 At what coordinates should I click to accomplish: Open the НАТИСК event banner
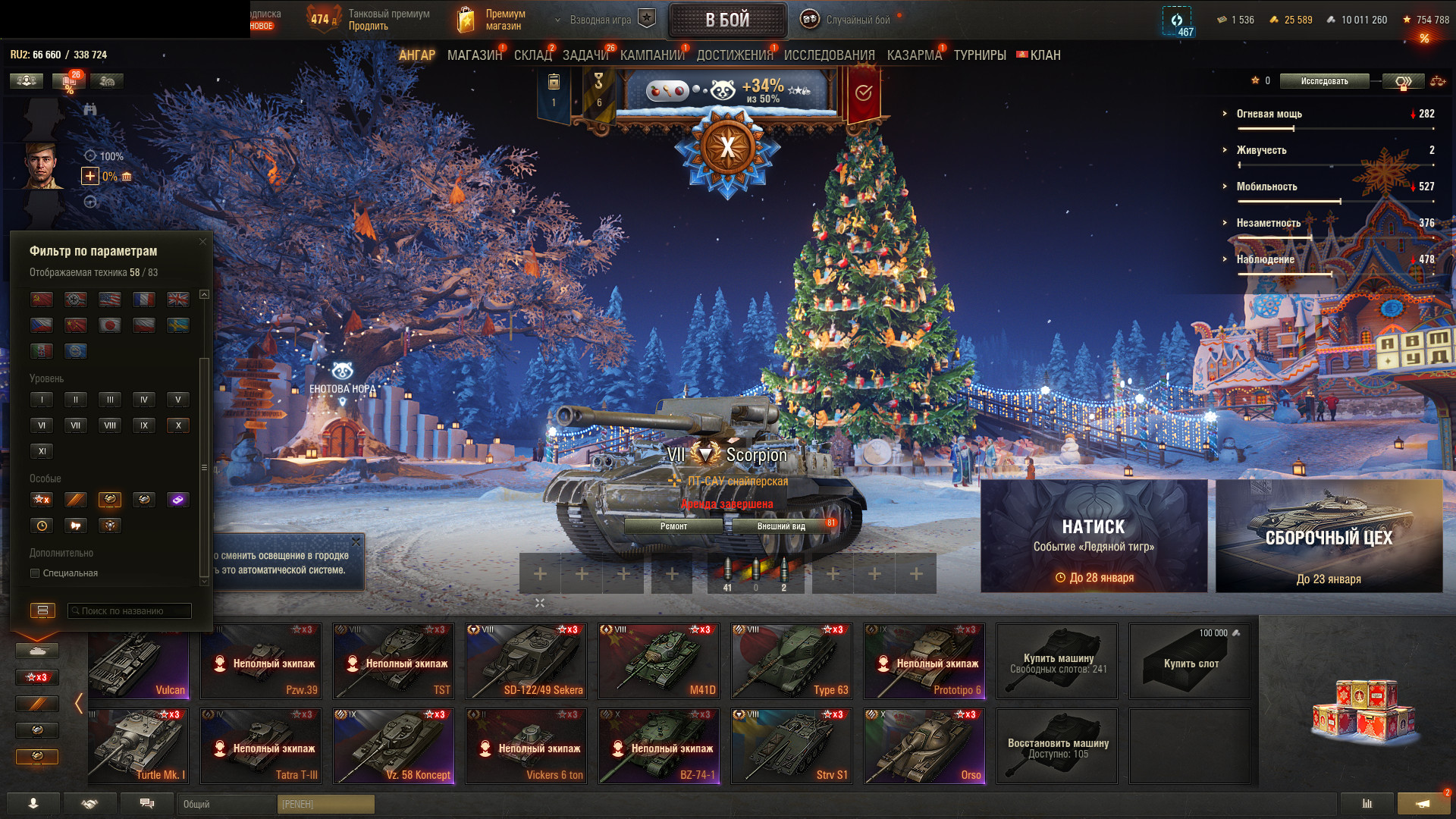pyautogui.click(x=1094, y=535)
